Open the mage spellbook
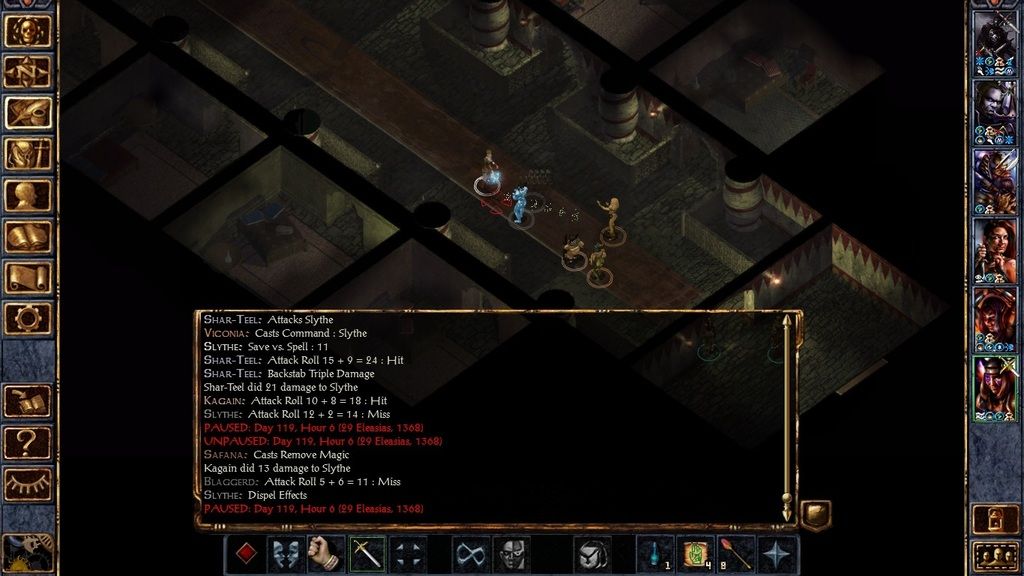The height and width of the screenshot is (576, 1024). coord(27,236)
